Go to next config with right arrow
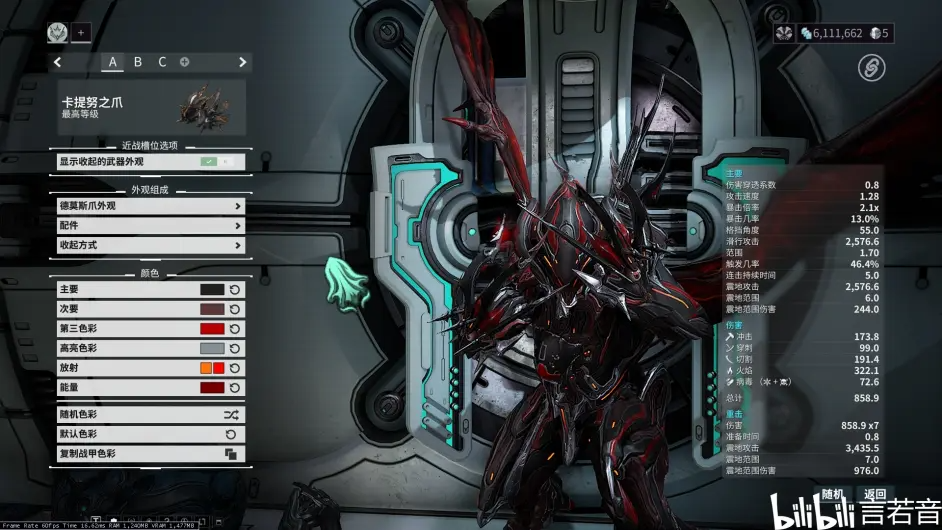The image size is (942, 530). click(242, 62)
